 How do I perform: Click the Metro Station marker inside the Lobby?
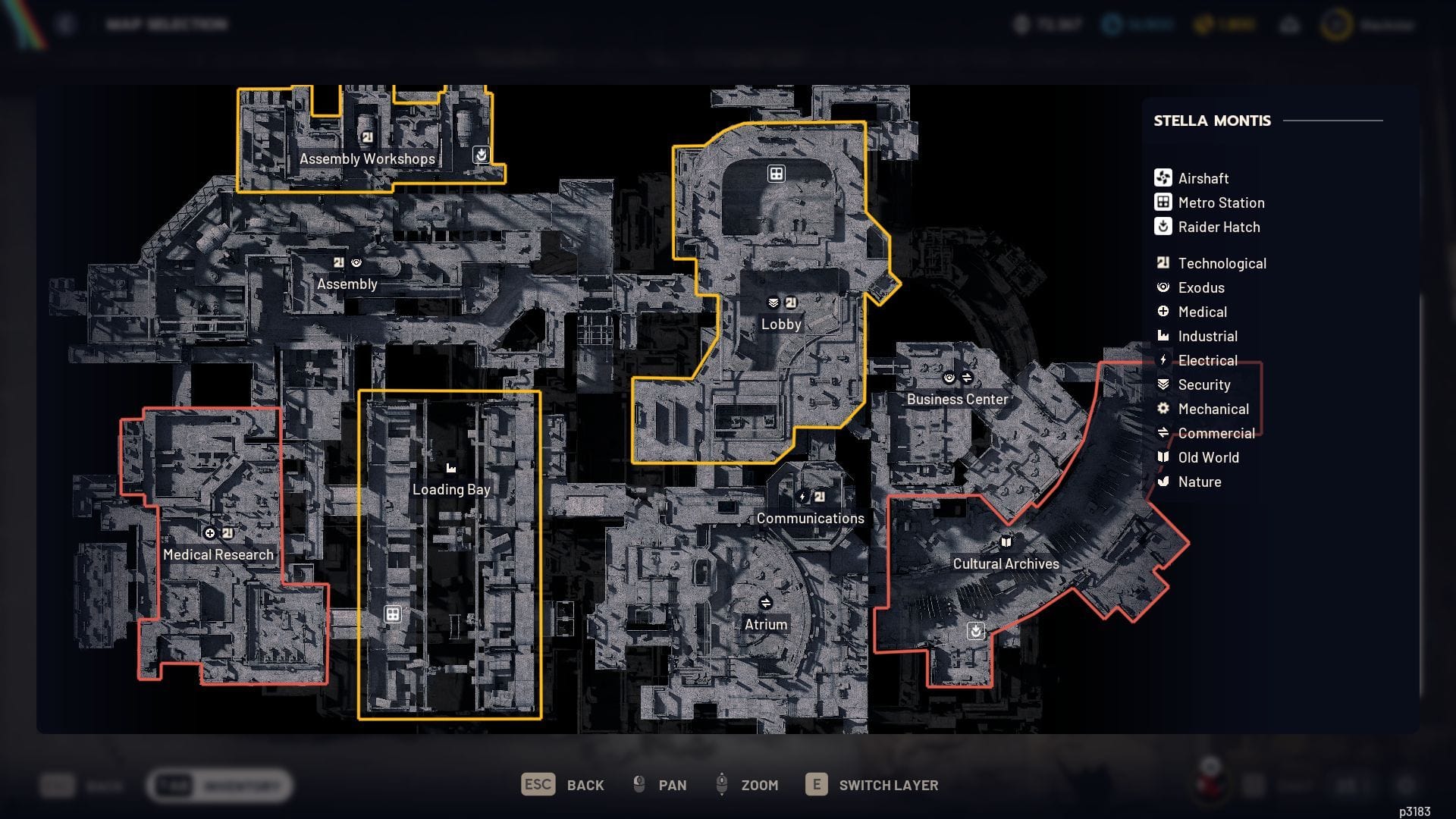[775, 174]
